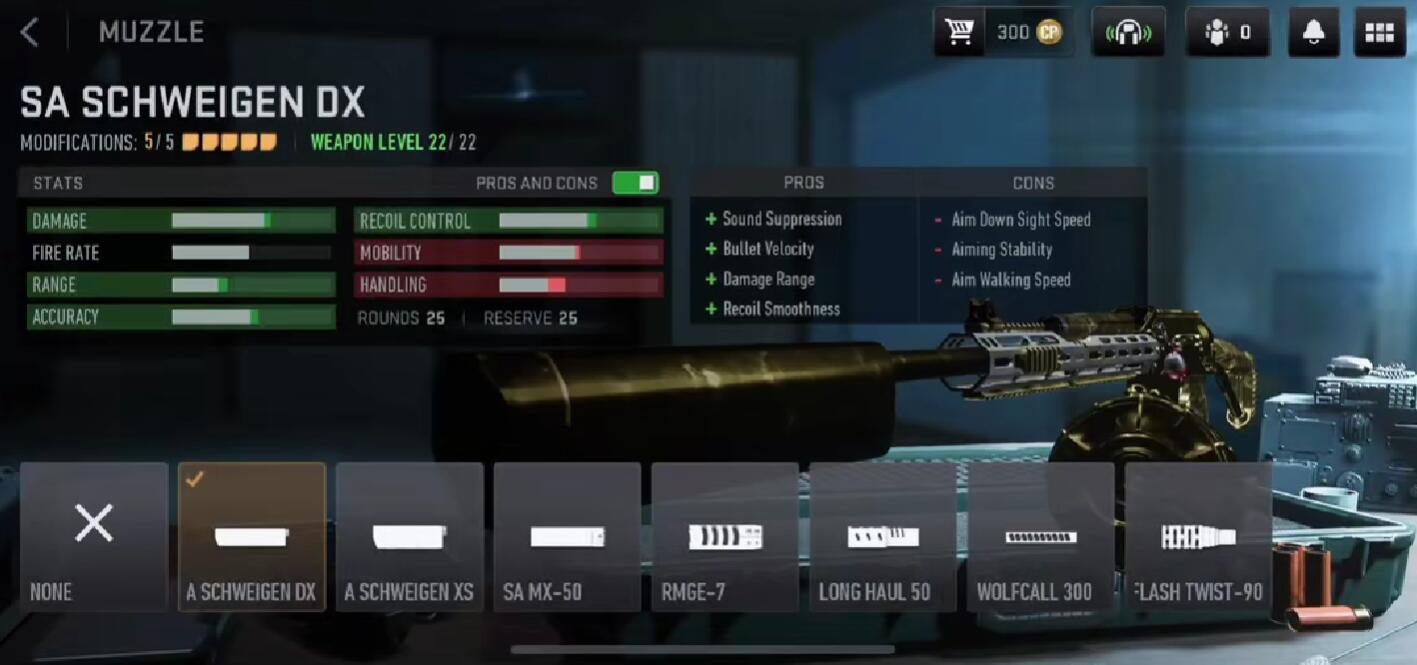Viewport: 1417px width, 665px height.
Task: Show notifications via the bell icon
Action: 1314,32
